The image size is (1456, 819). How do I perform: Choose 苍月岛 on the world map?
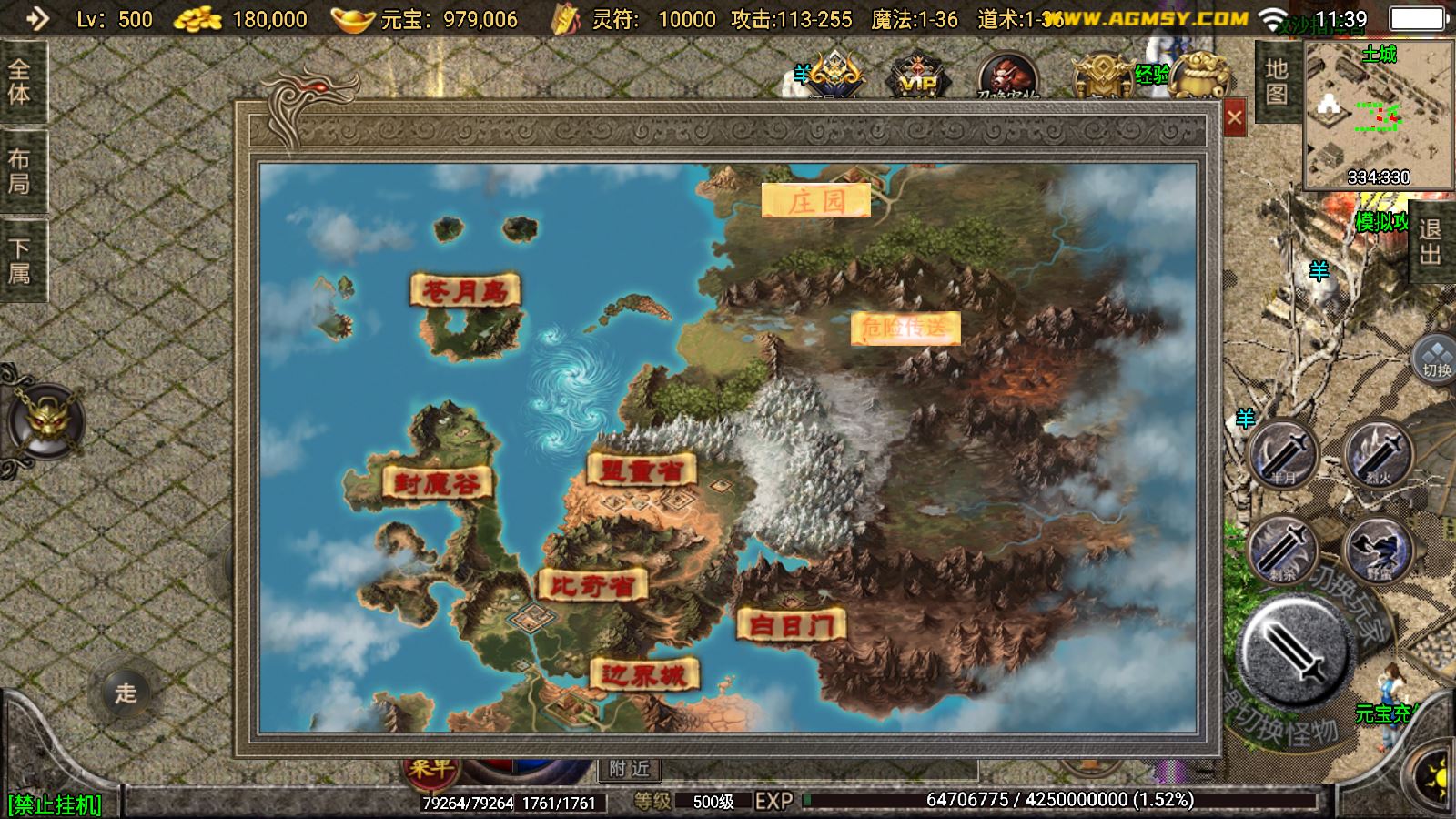point(465,291)
